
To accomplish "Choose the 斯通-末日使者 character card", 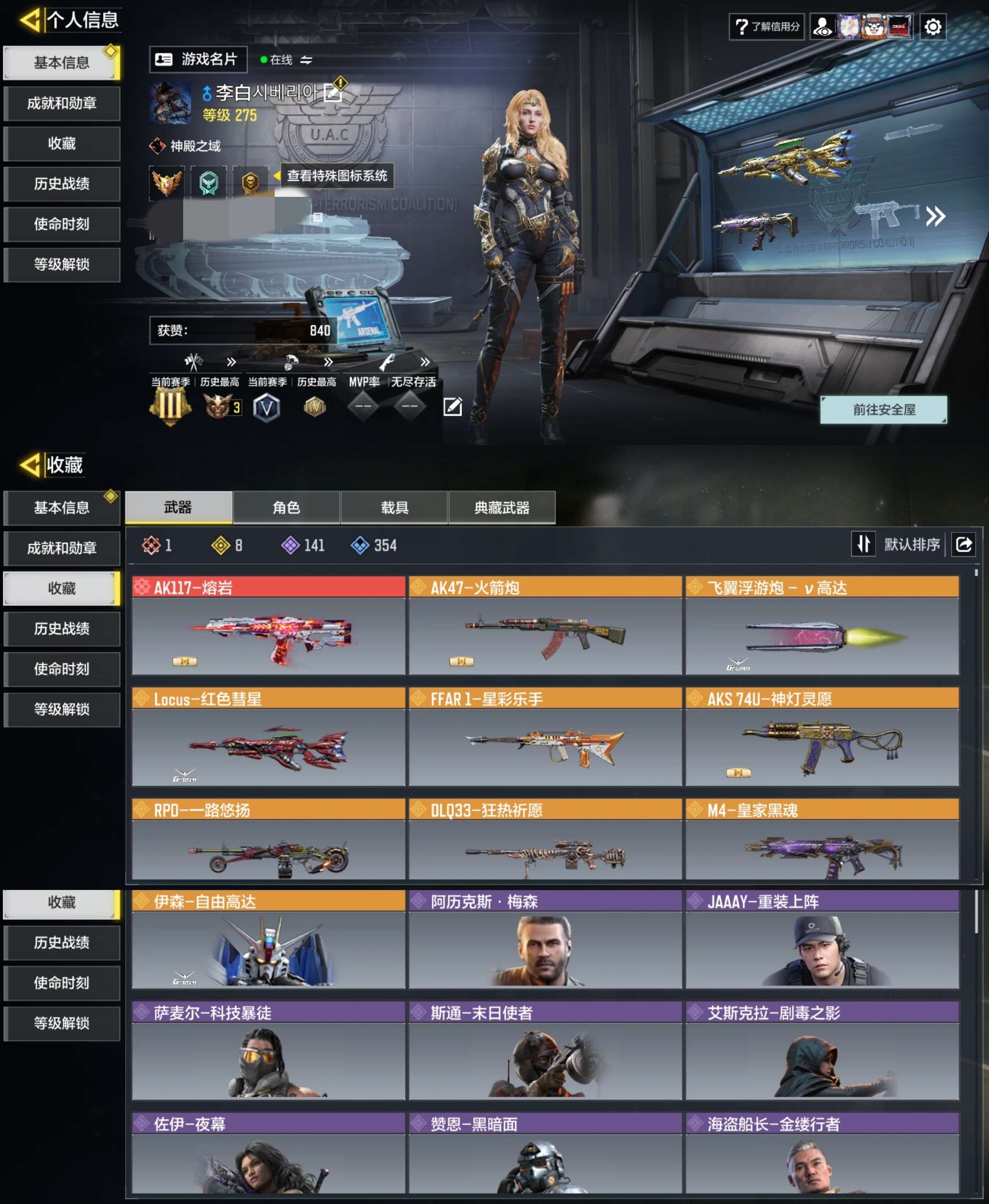I will click(x=545, y=1050).
